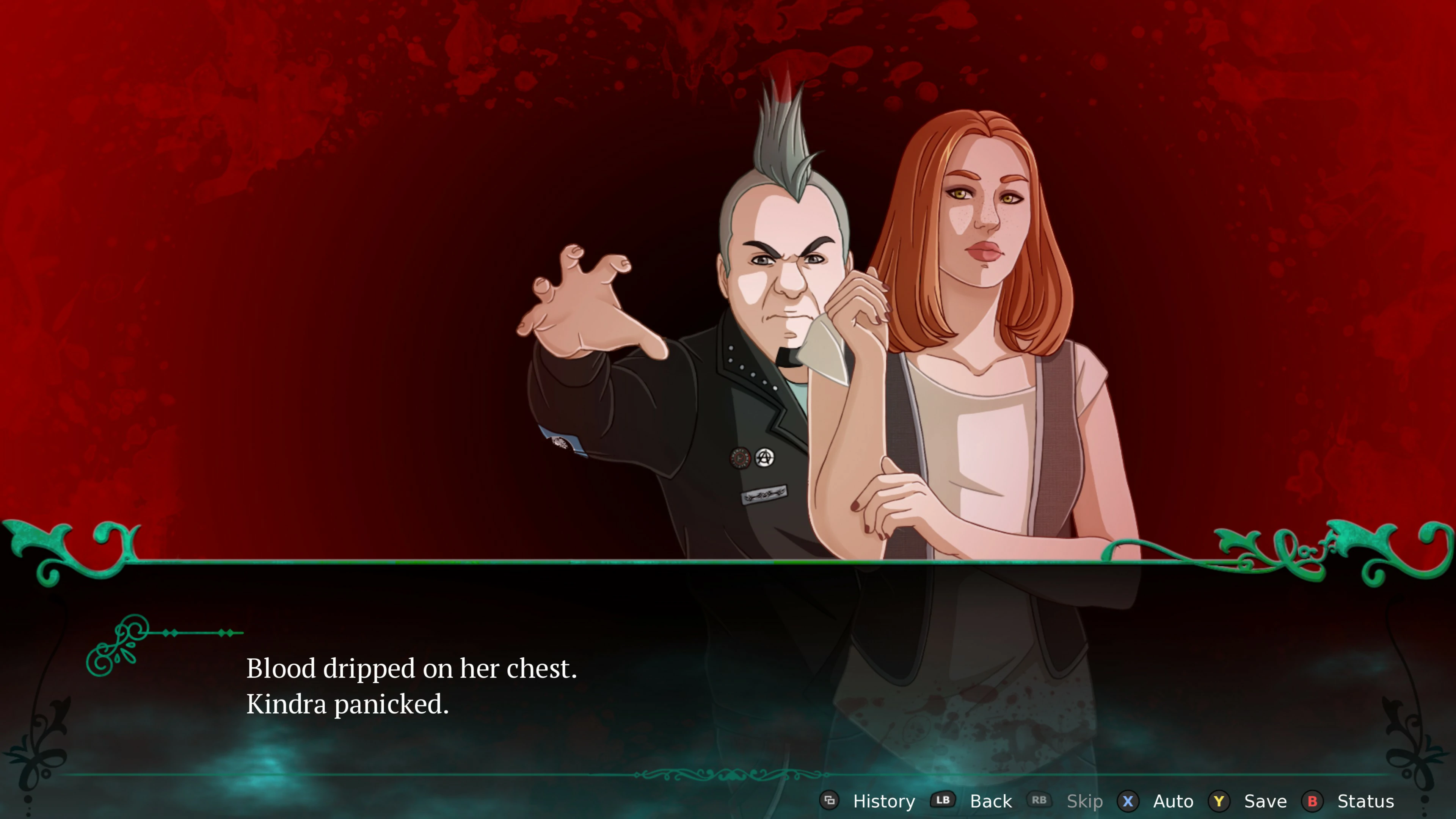Click the History screen icon
This screenshot has height=819, width=1456.
(x=830, y=801)
